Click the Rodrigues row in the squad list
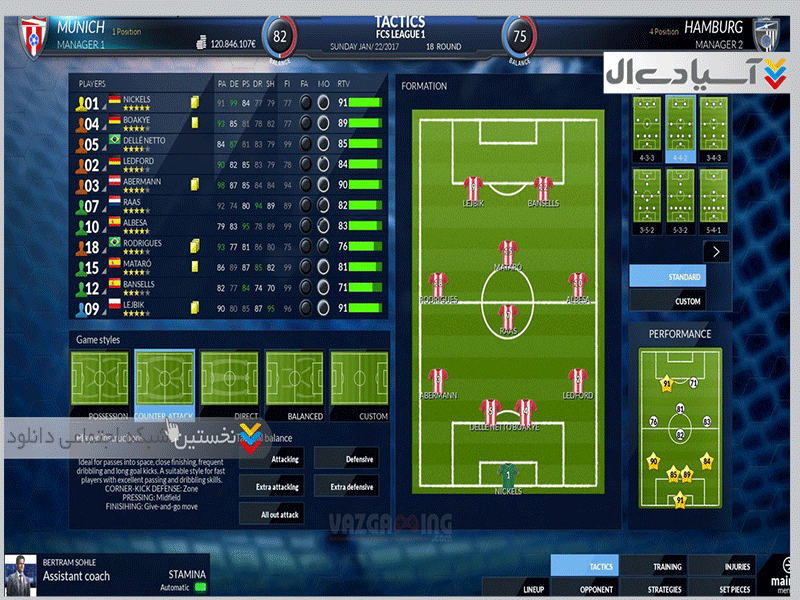 (141, 246)
